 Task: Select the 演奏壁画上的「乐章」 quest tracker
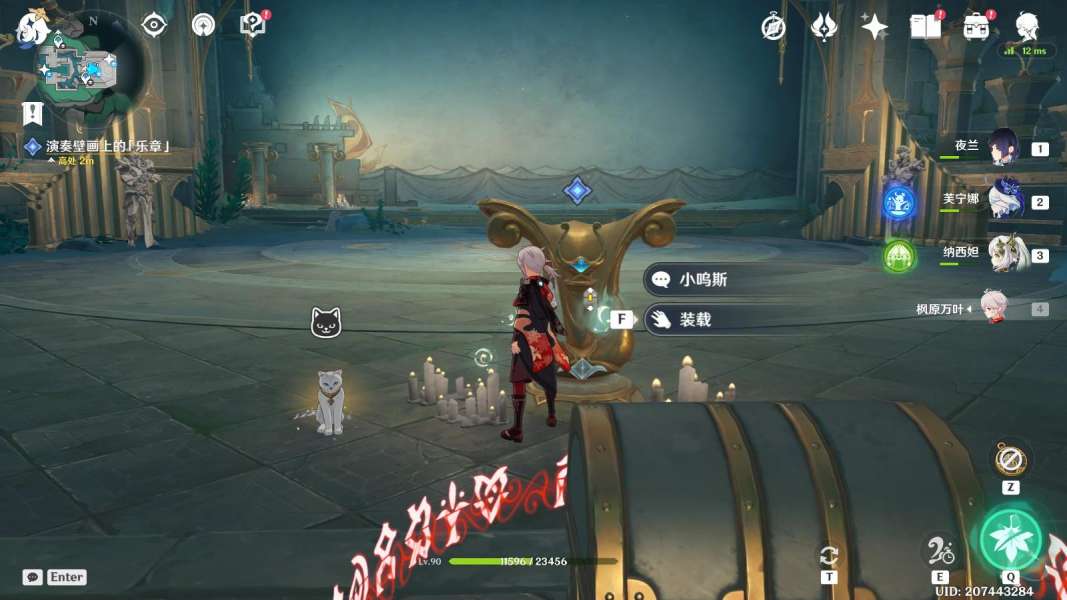108,146
